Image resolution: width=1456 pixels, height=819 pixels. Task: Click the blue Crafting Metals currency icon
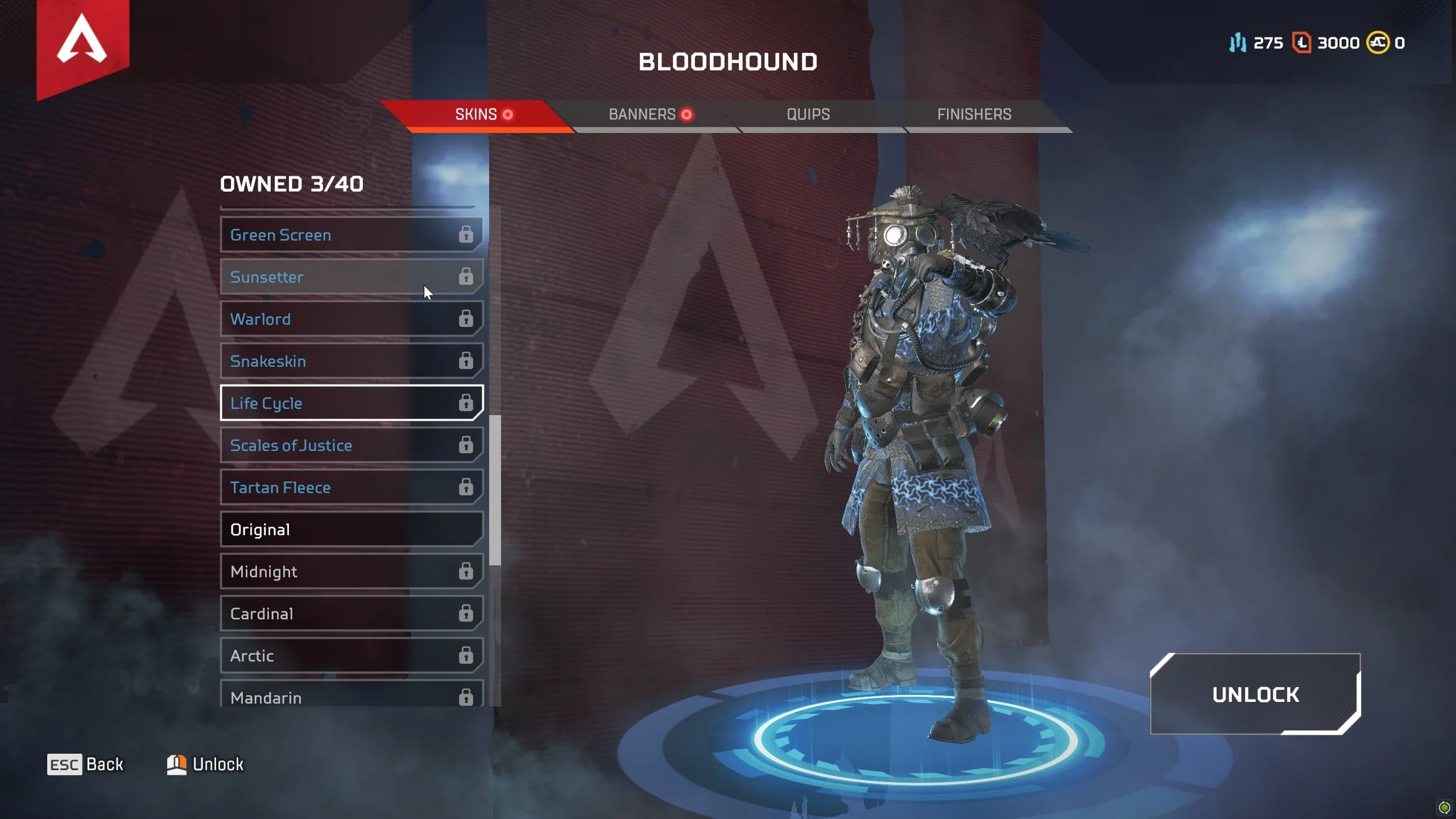pyautogui.click(x=1238, y=43)
